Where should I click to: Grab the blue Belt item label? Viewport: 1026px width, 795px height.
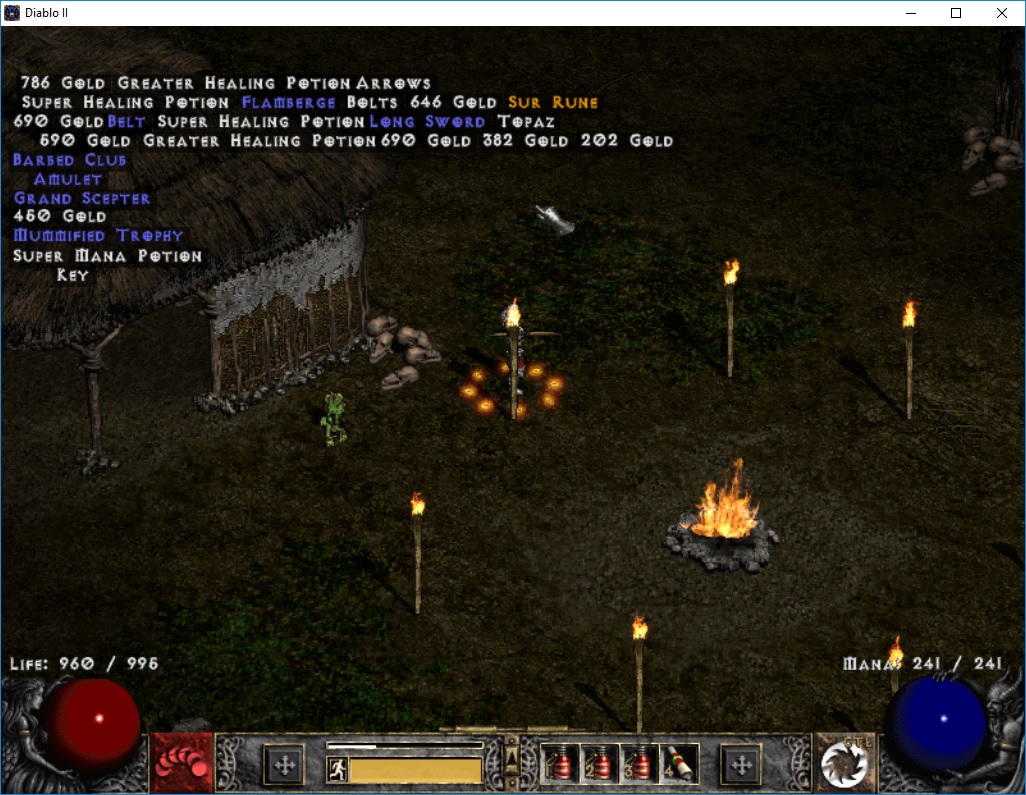click(x=127, y=121)
